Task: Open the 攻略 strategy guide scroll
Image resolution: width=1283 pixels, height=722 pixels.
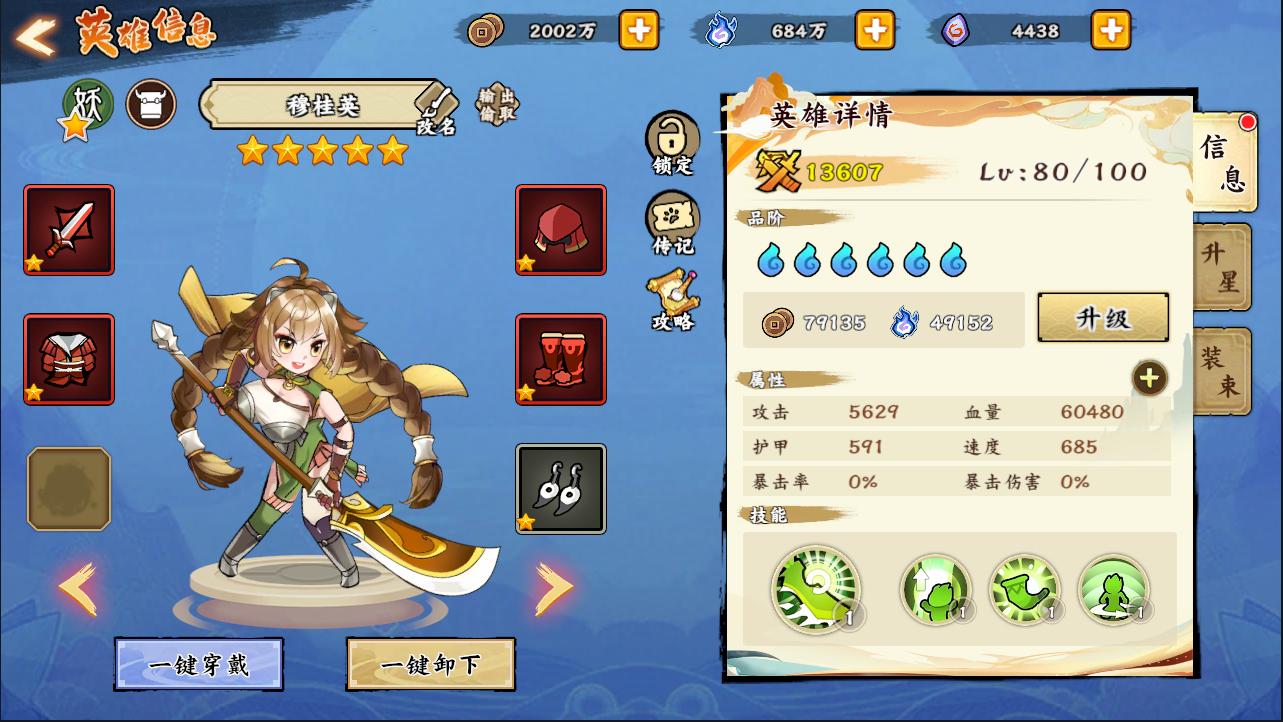Action: pyautogui.click(x=673, y=300)
